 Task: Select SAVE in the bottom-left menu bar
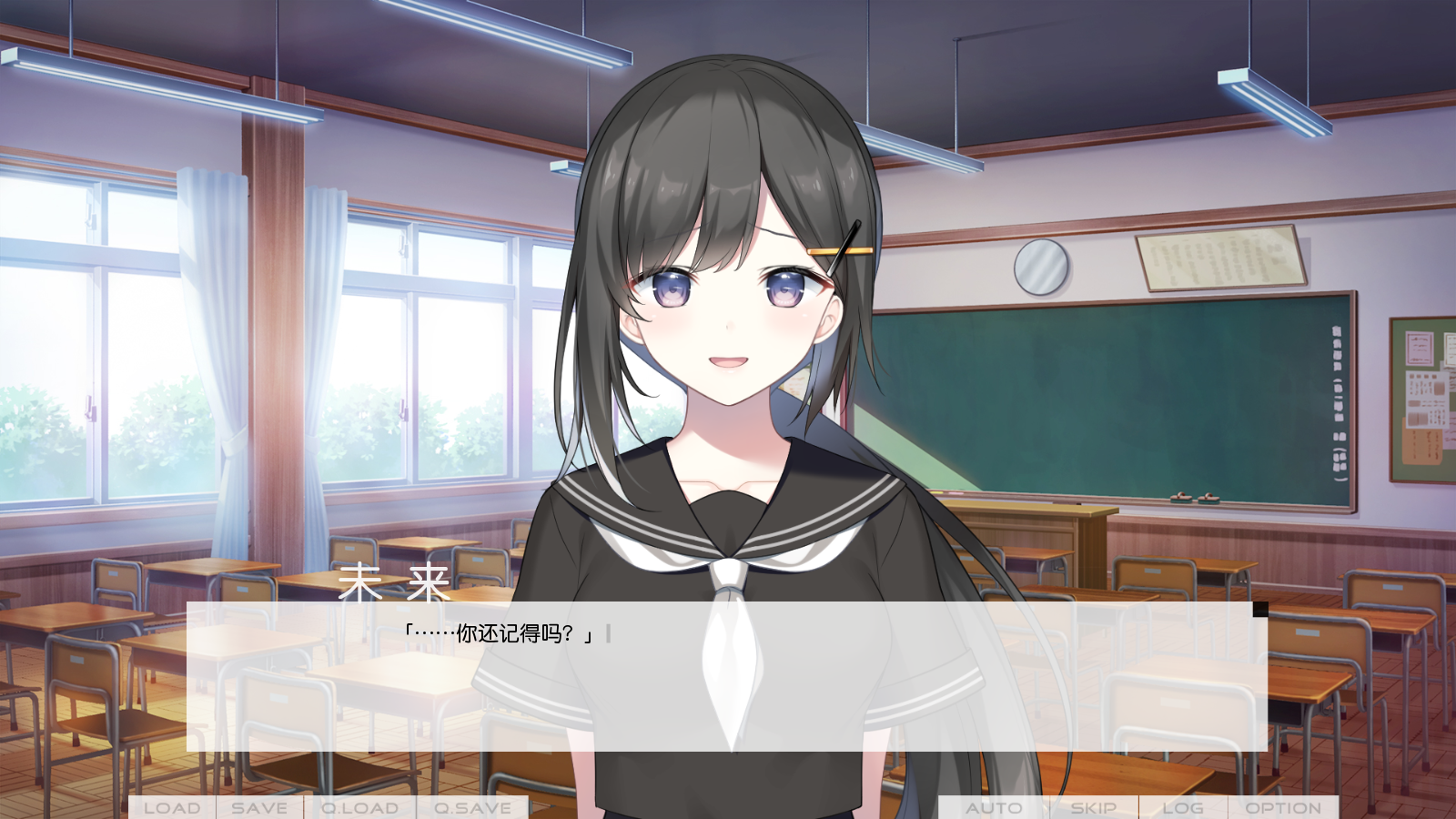pos(258,807)
